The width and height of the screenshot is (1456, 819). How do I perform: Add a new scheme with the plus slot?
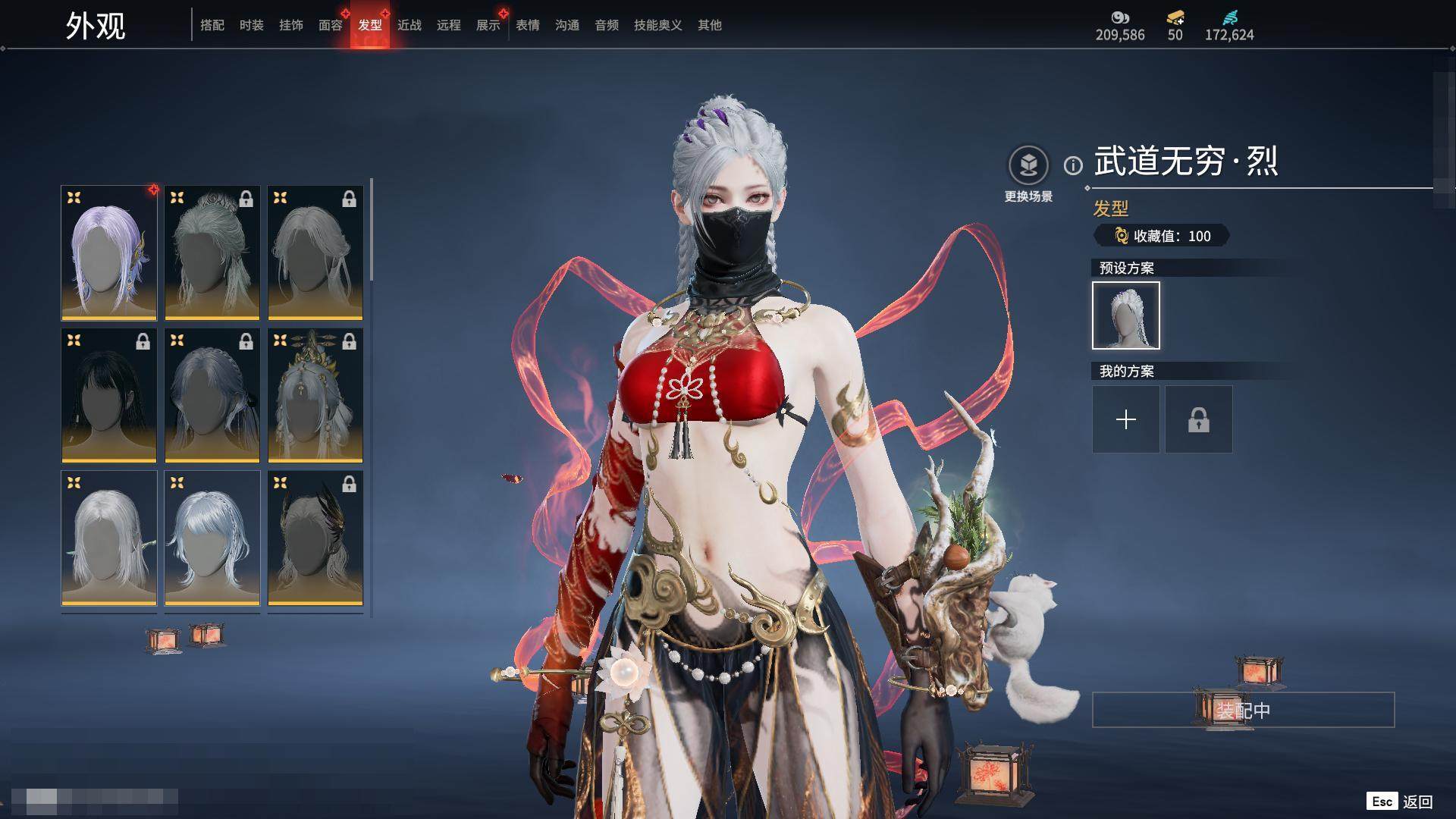coord(1125,419)
